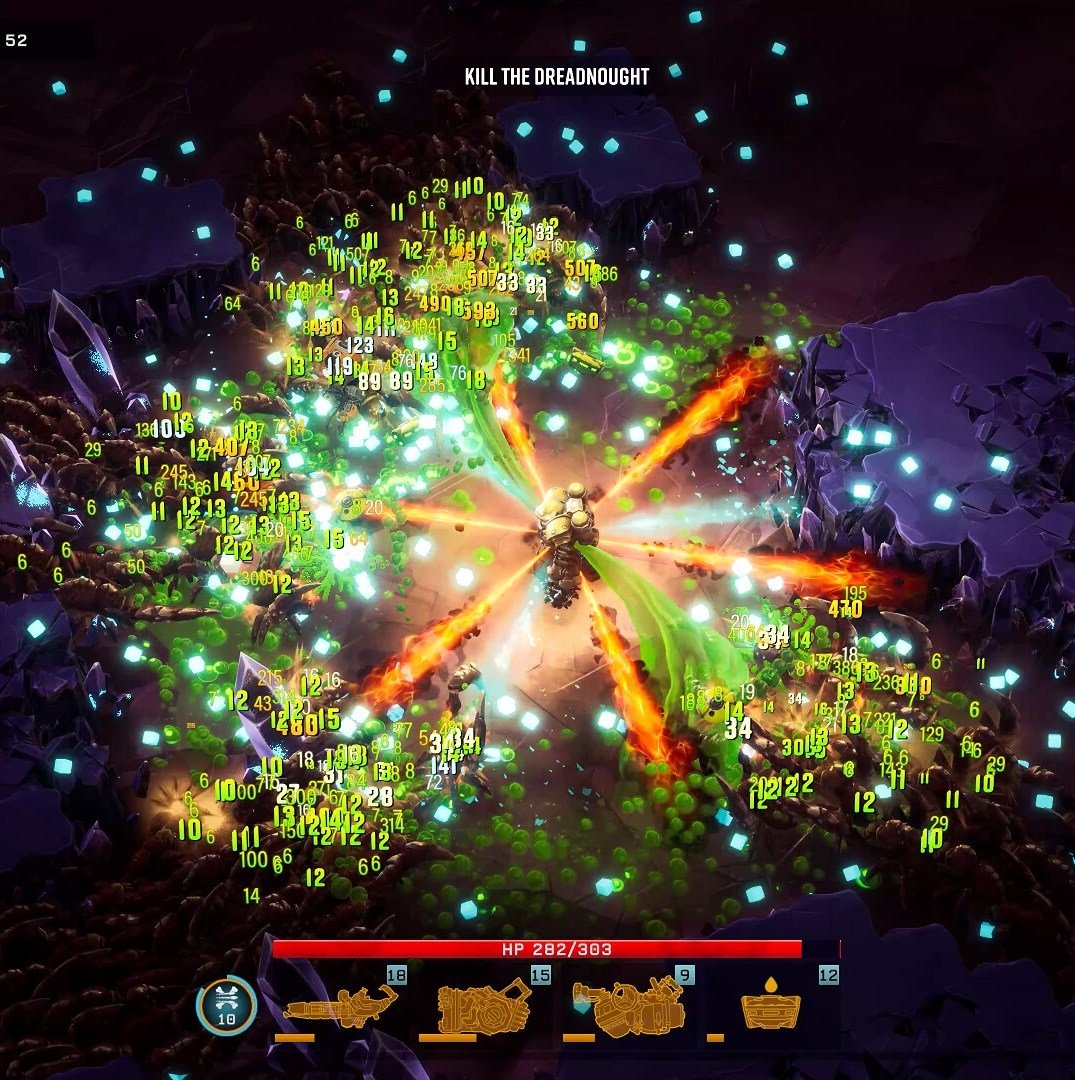This screenshot has height=1080, width=1075.
Task: Click the Kill the Dreadnought objective text
Action: 557,77
